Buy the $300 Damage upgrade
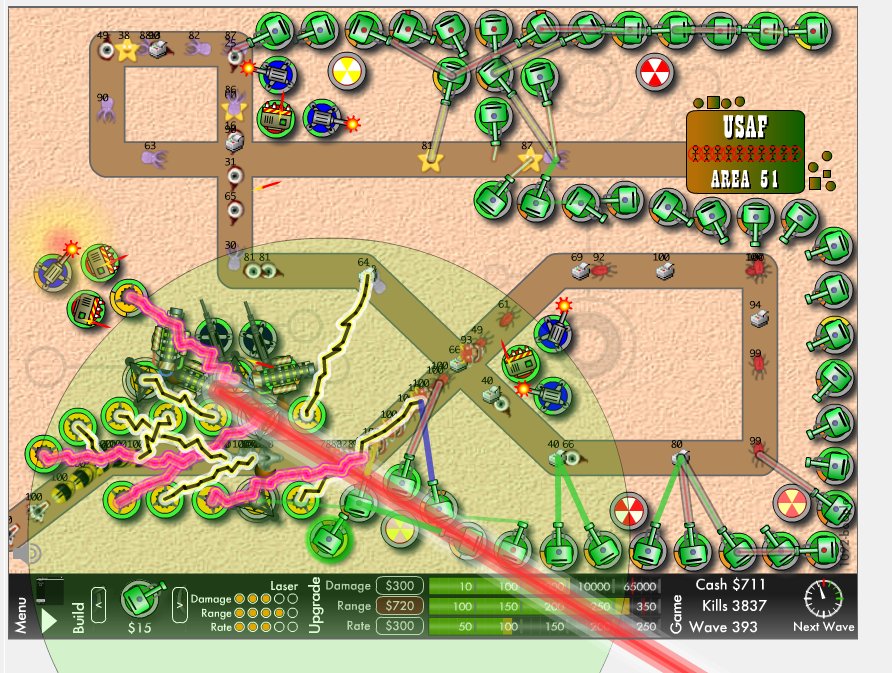Image resolution: width=892 pixels, height=673 pixels. (398, 586)
